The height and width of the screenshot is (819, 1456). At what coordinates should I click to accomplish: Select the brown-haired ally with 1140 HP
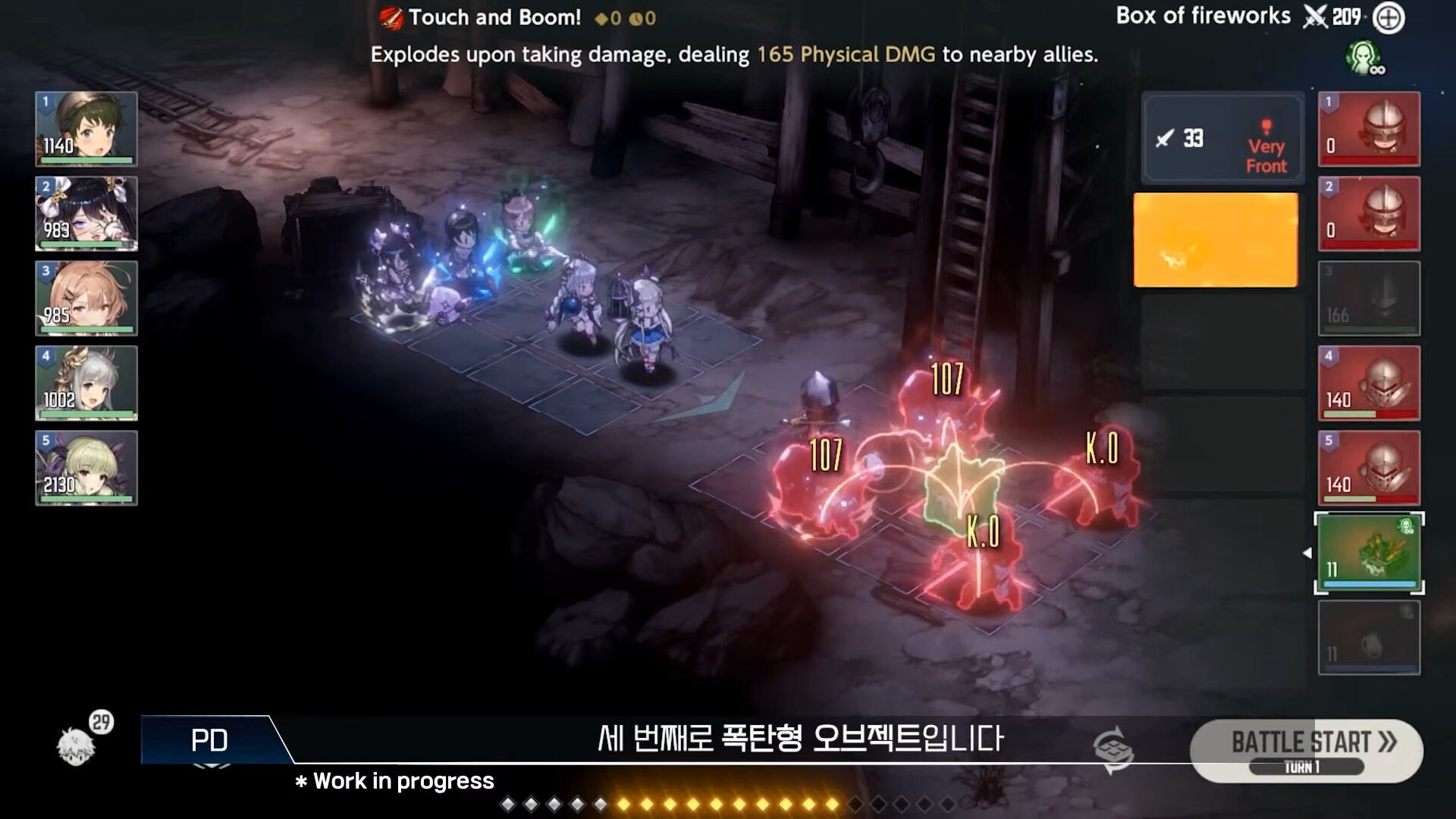(86, 128)
